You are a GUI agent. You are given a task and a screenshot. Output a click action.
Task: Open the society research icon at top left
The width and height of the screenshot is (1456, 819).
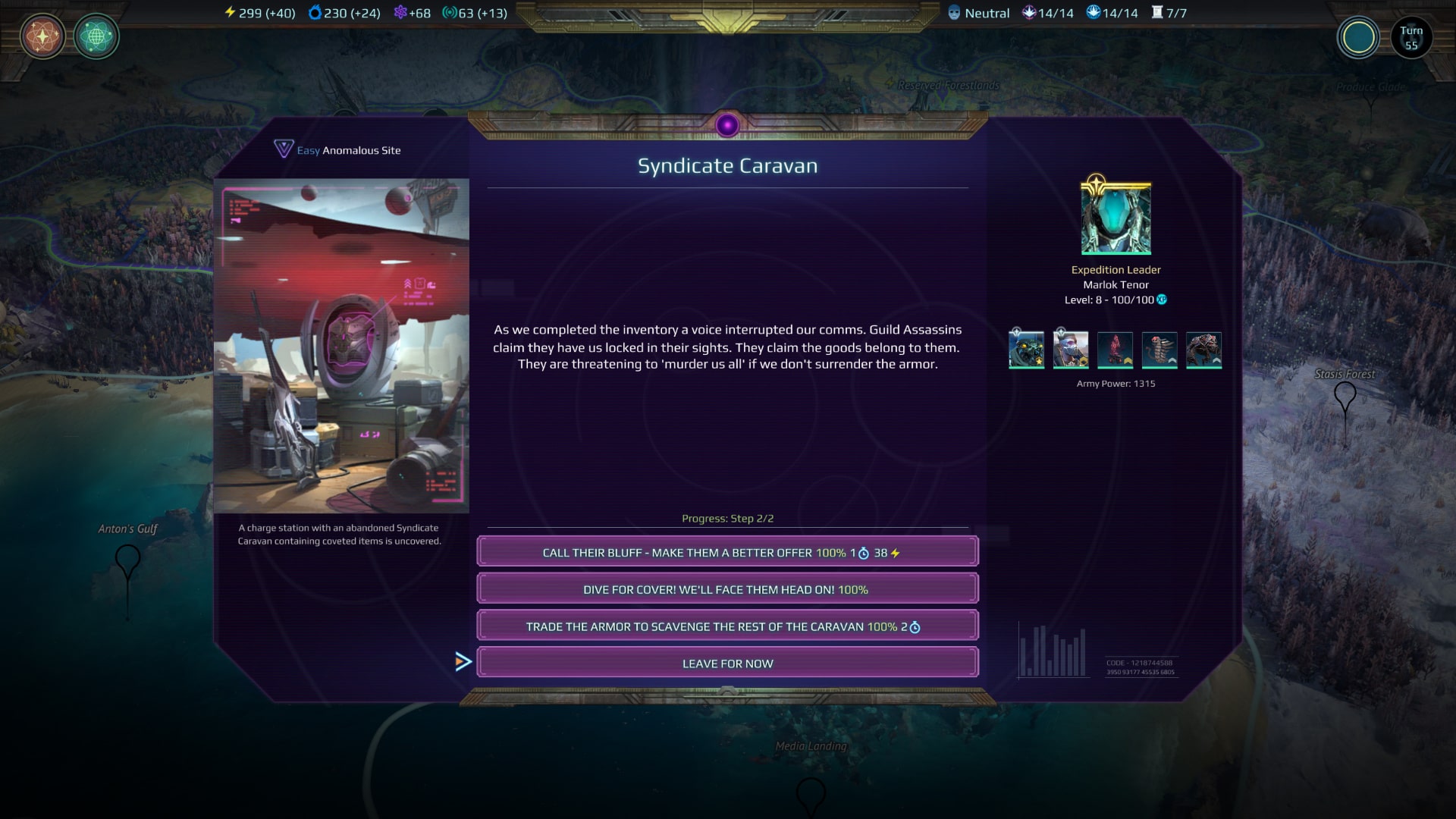(x=42, y=36)
